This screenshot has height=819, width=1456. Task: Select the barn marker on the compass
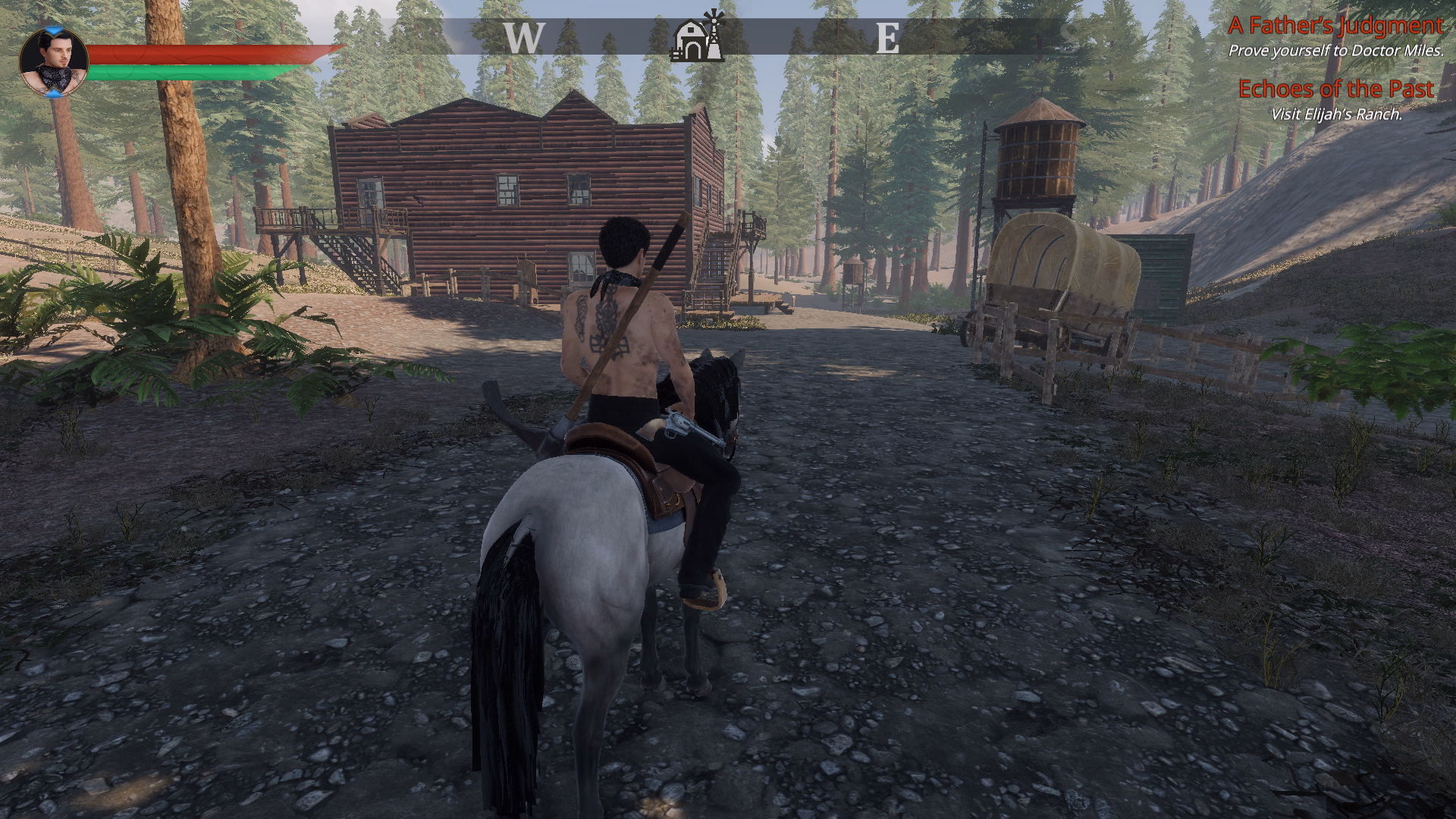(x=698, y=36)
